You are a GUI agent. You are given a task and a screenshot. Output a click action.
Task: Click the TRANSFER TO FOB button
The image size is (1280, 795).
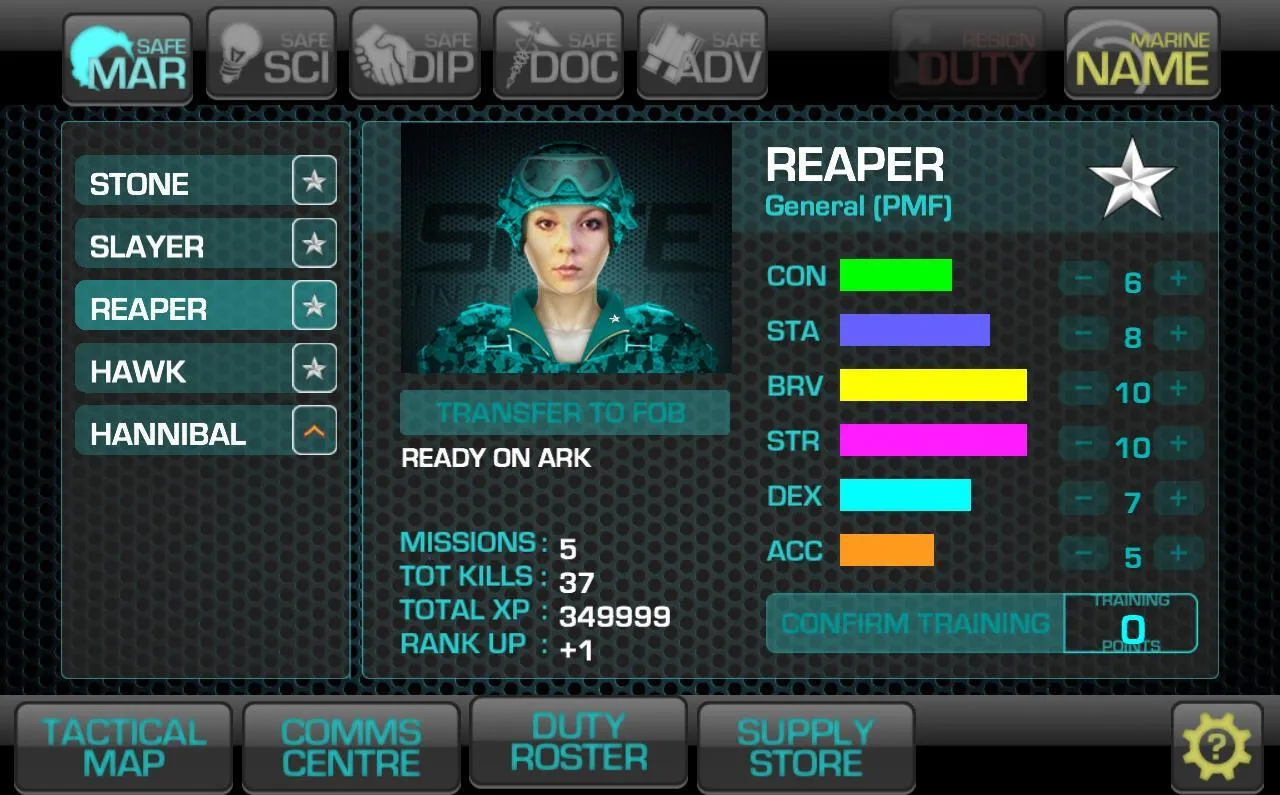(x=565, y=412)
